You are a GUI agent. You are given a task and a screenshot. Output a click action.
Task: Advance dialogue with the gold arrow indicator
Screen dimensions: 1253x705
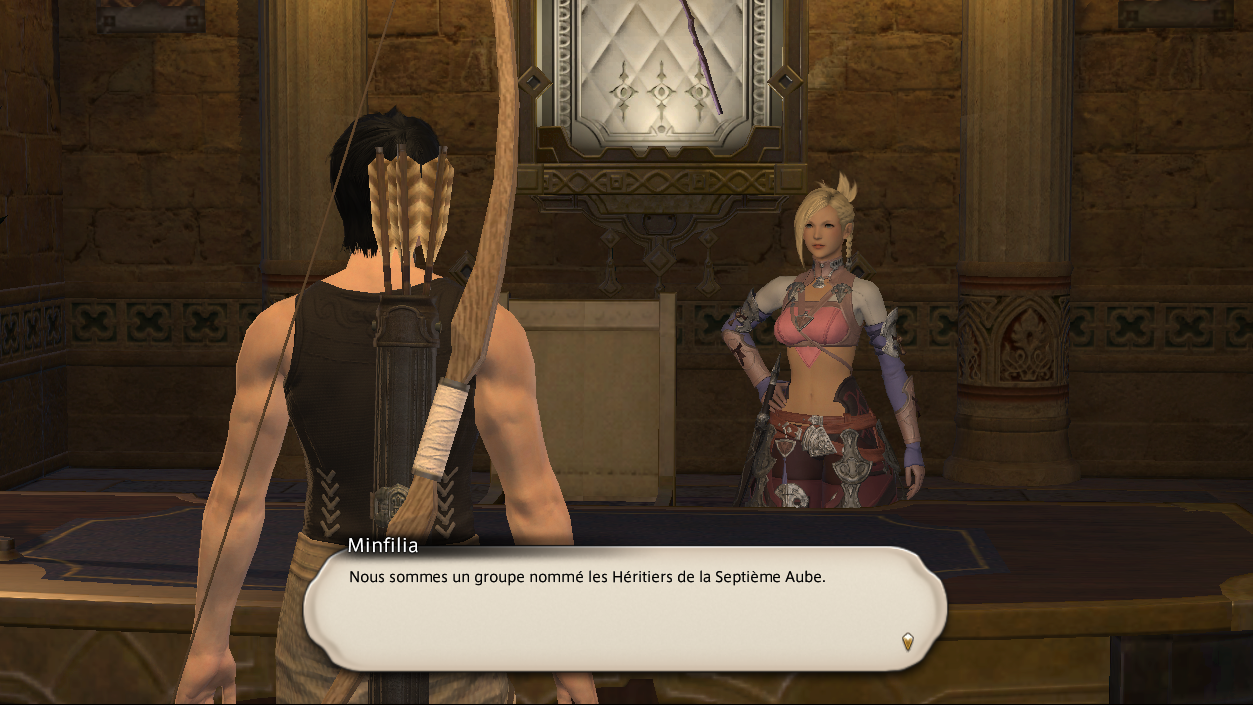click(907, 641)
